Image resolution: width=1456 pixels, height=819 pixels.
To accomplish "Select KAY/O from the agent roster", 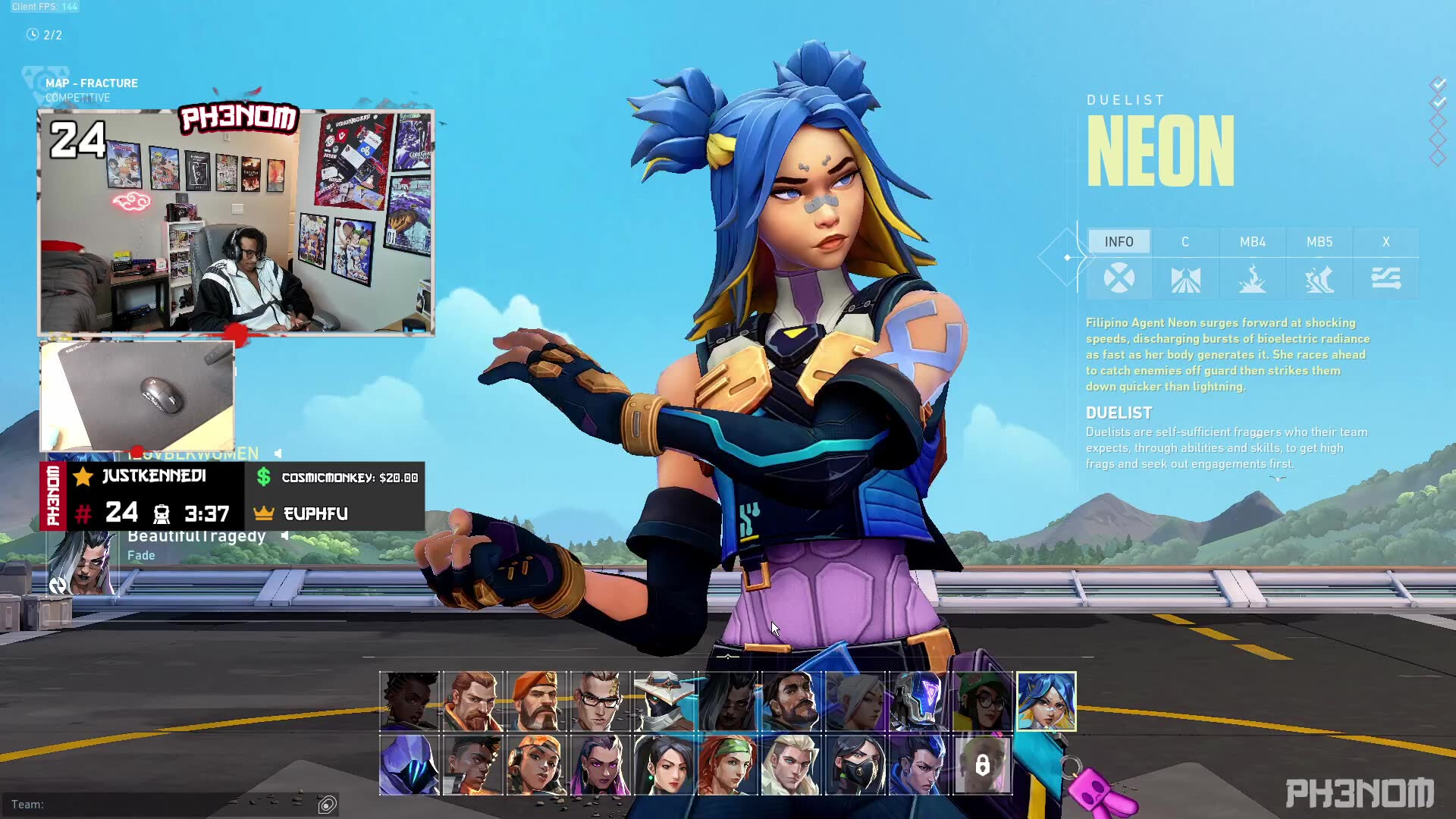I will click(x=919, y=701).
